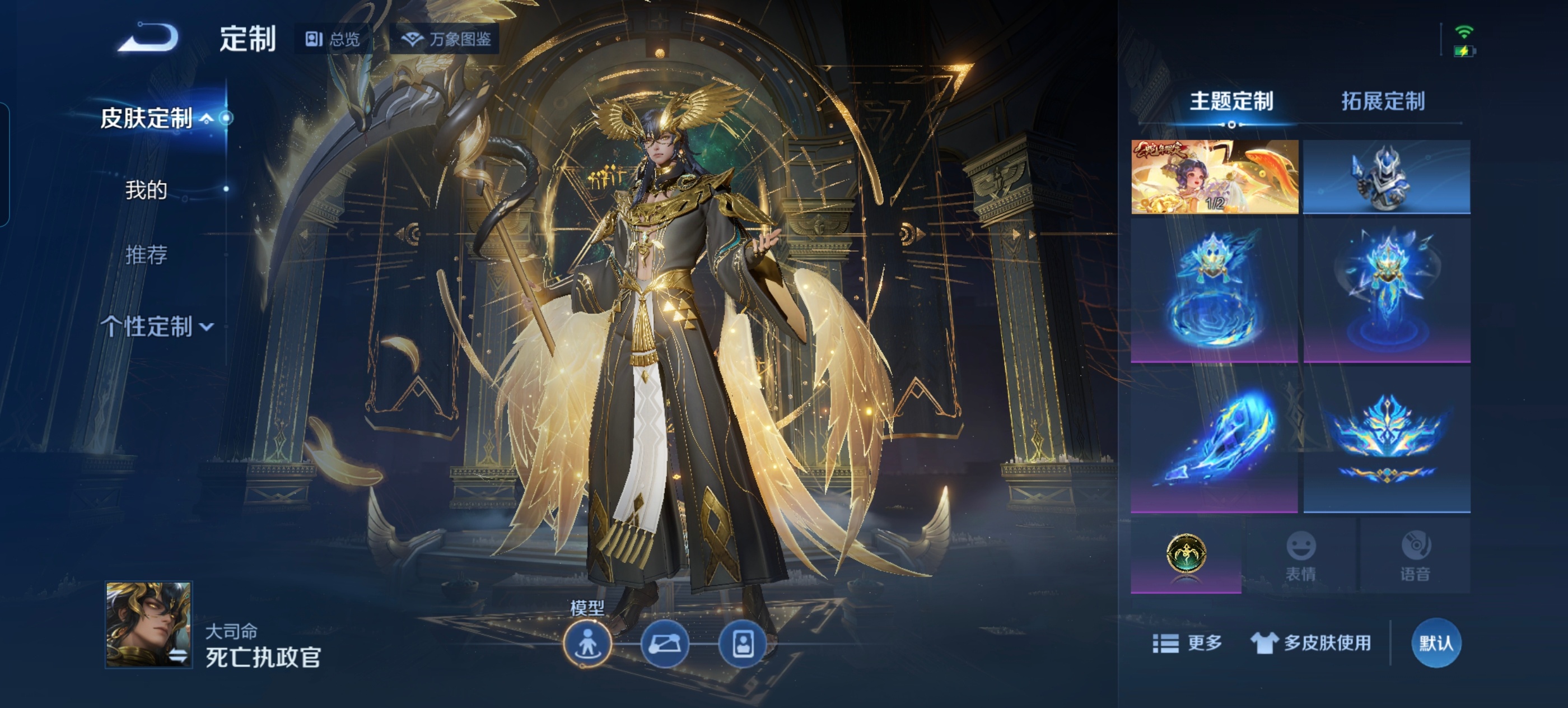
Task: Choose the festive orange theme thumbnail
Action: coord(1214,176)
